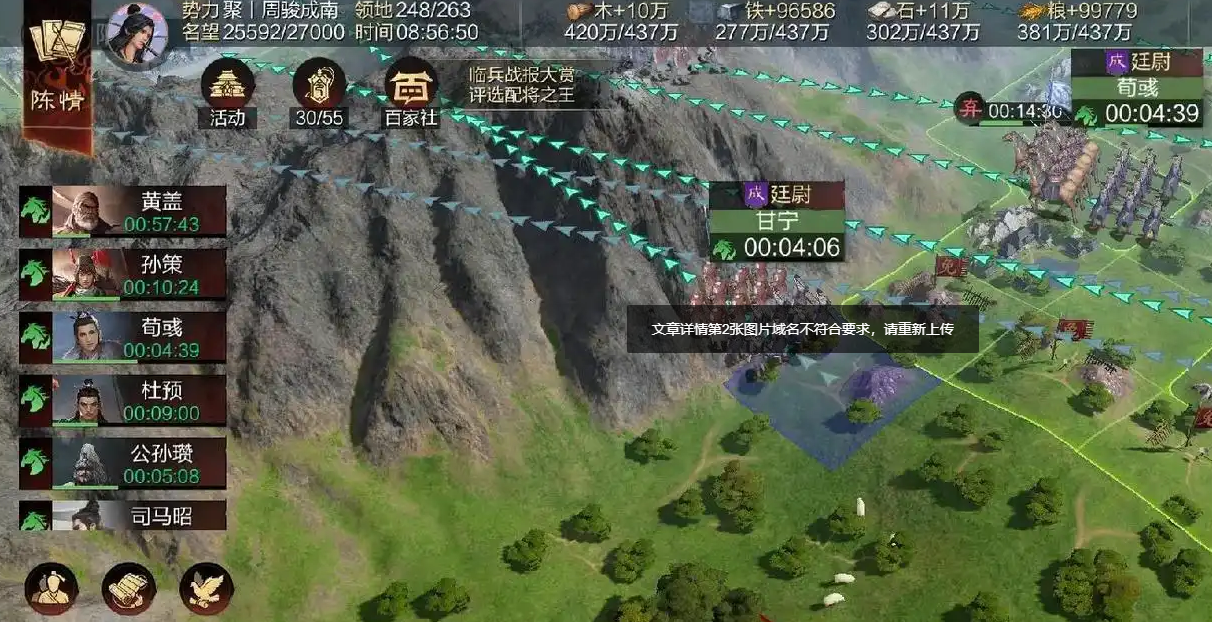The image size is (1212, 622).
Task: Click the red 弃 marker icon
Action: [x=969, y=107]
